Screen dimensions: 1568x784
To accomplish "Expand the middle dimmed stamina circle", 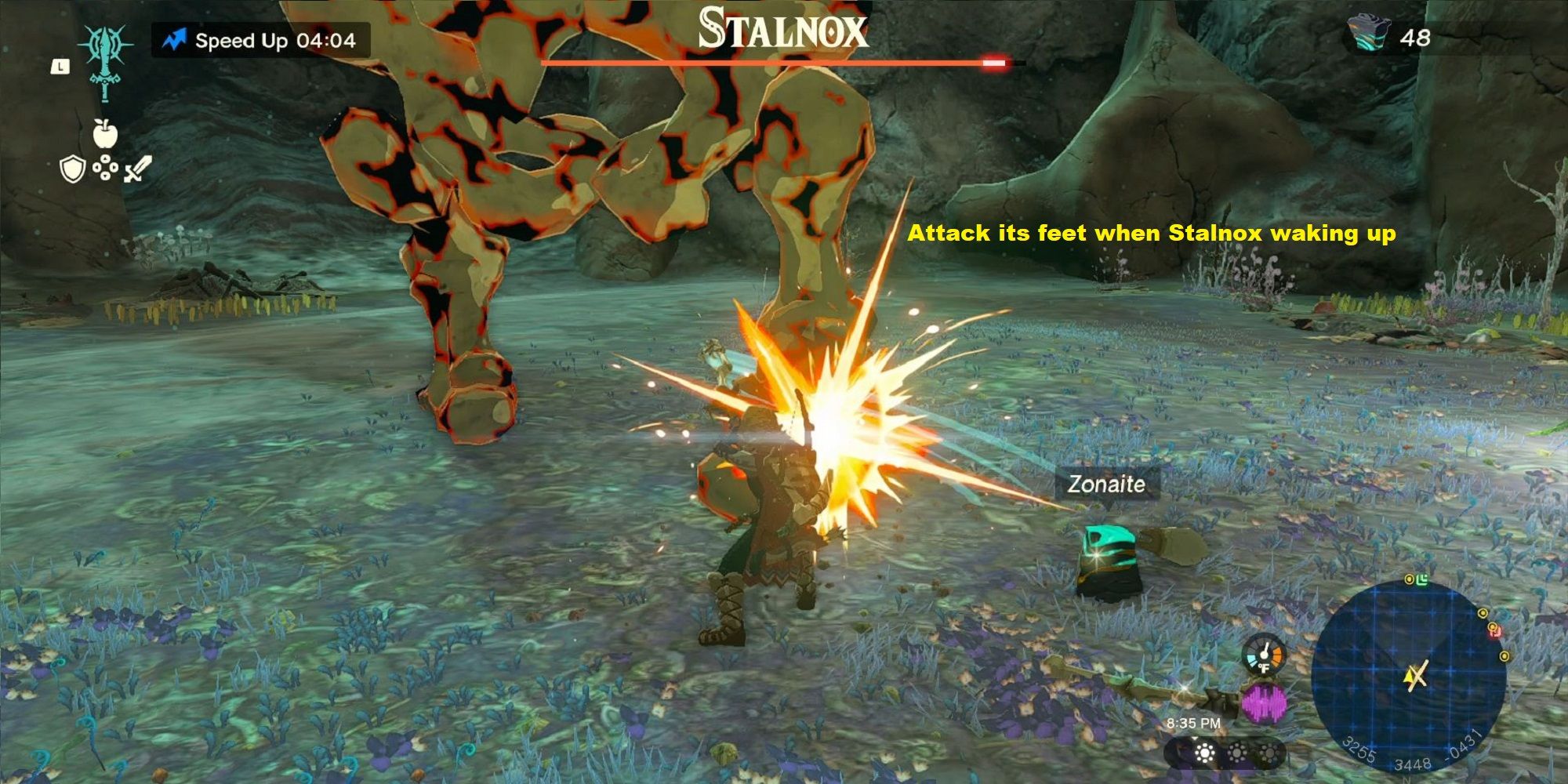I will [x=1236, y=753].
